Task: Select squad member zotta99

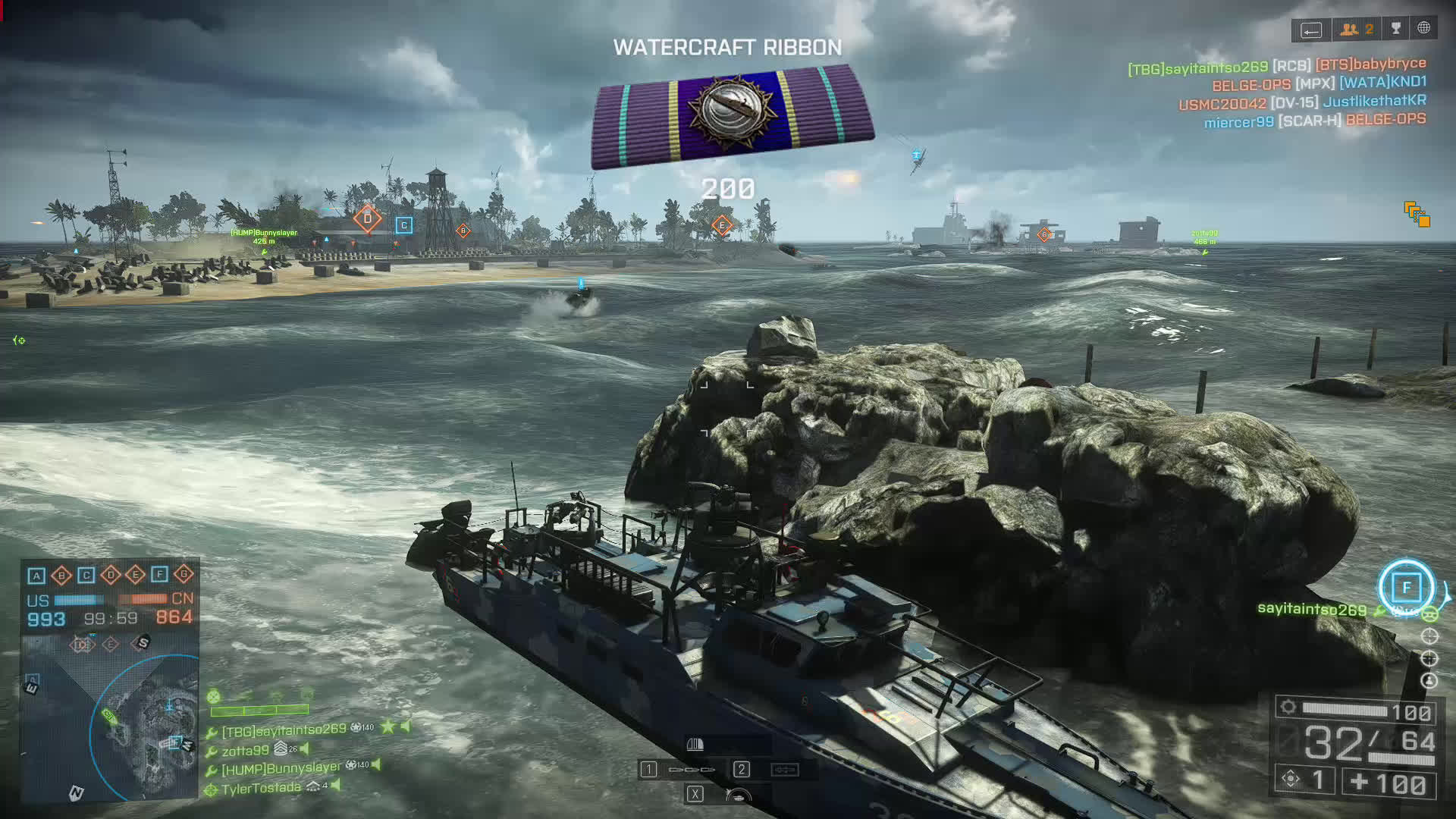Action: tap(245, 750)
